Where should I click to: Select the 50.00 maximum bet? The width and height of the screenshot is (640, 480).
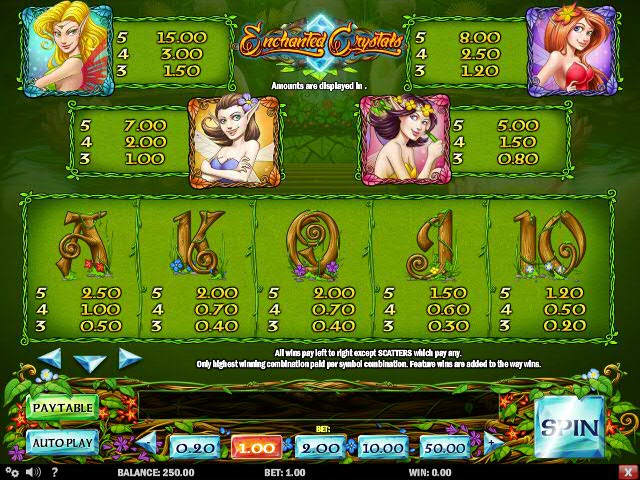[446, 448]
